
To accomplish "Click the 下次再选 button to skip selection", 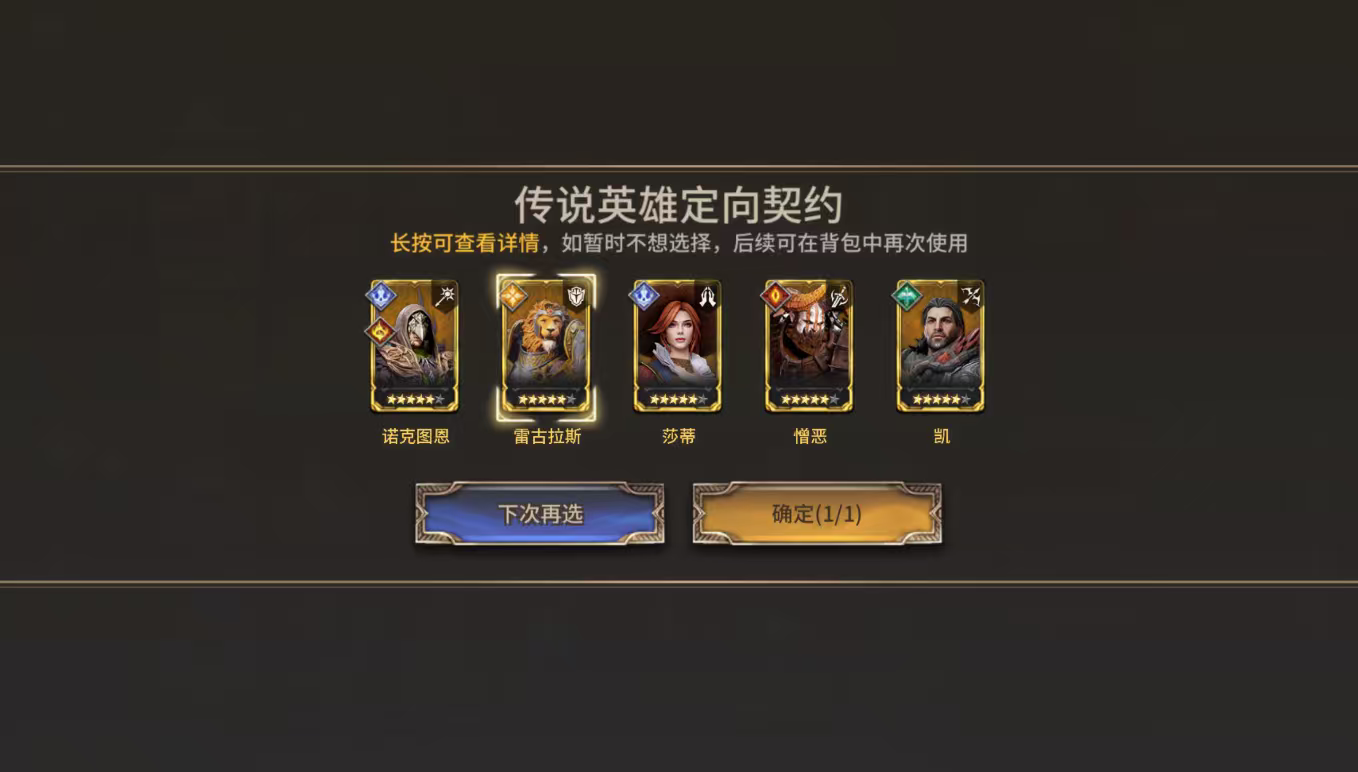I will pyautogui.click(x=540, y=514).
